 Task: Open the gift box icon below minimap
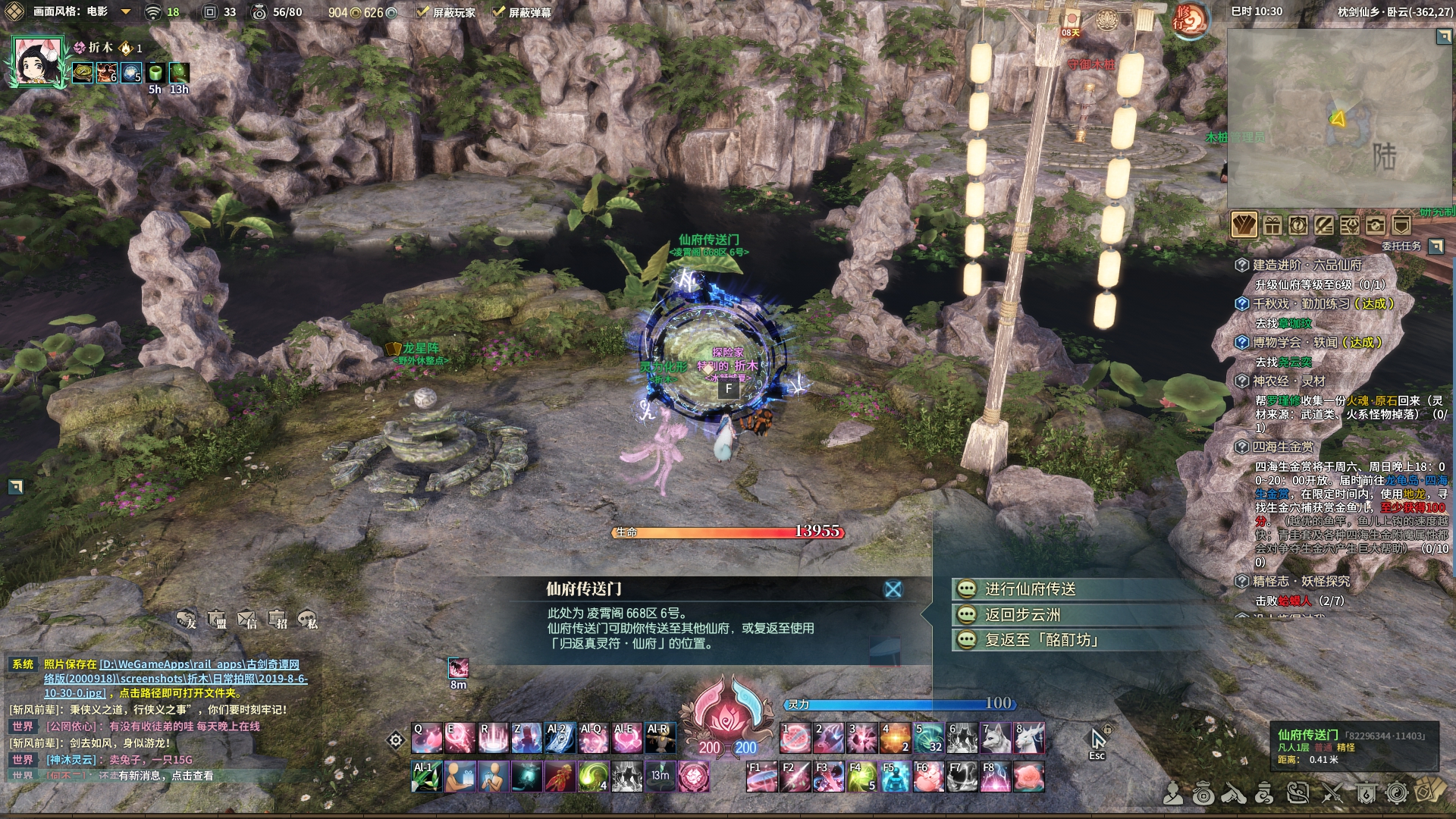click(x=1272, y=225)
